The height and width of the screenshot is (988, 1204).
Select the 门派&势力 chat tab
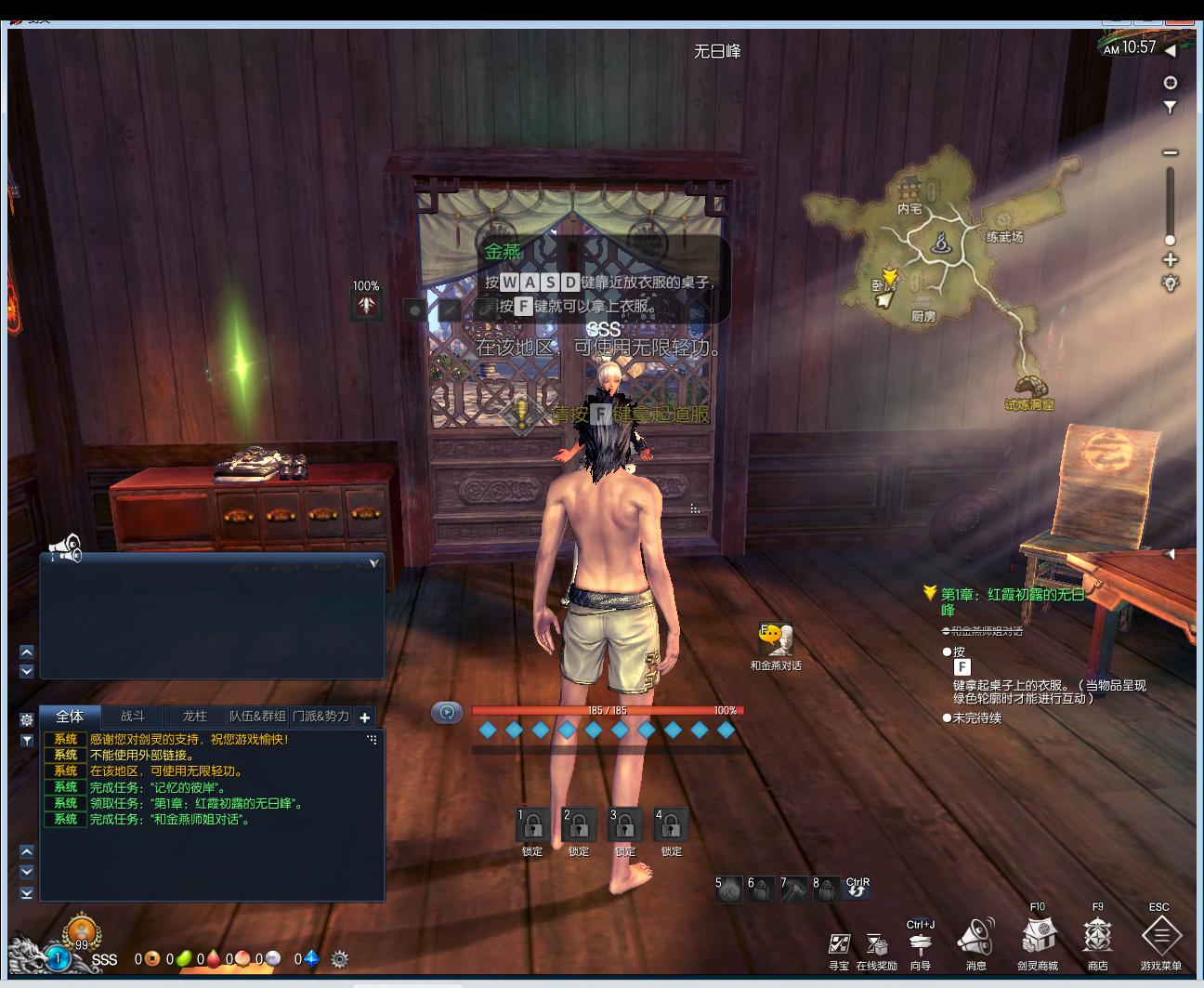(x=321, y=717)
